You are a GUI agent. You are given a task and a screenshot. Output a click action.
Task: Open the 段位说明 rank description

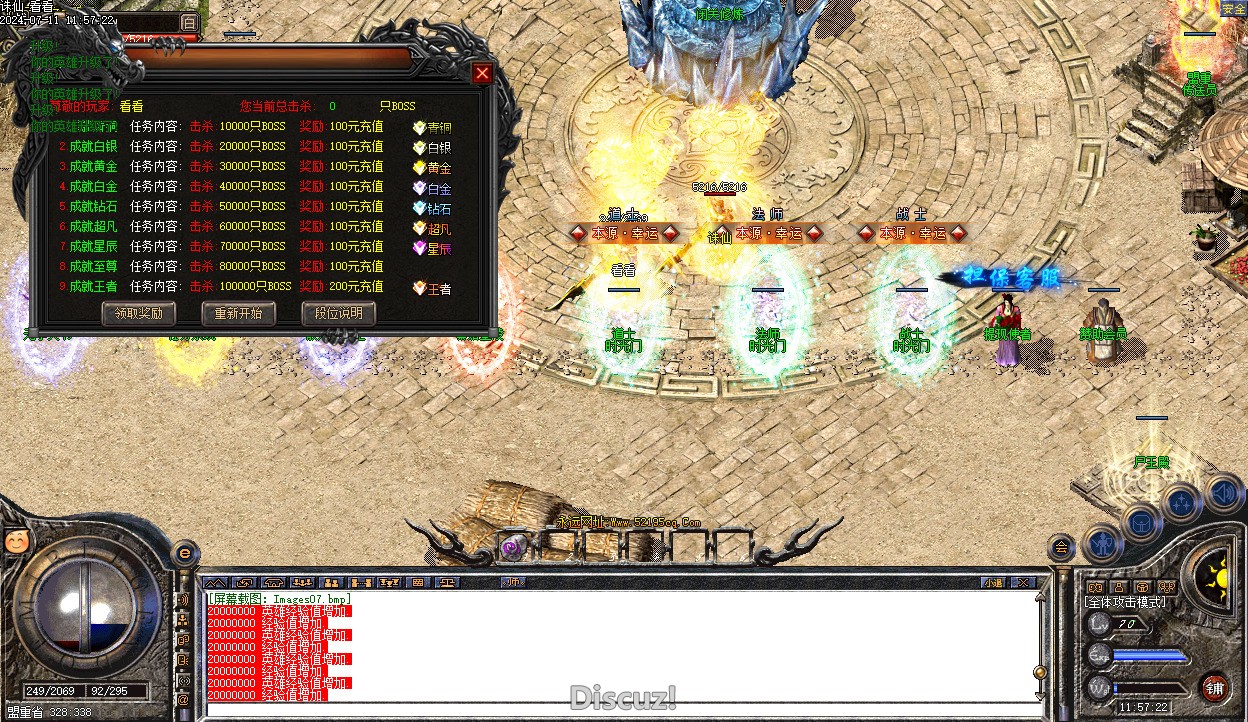tap(338, 313)
